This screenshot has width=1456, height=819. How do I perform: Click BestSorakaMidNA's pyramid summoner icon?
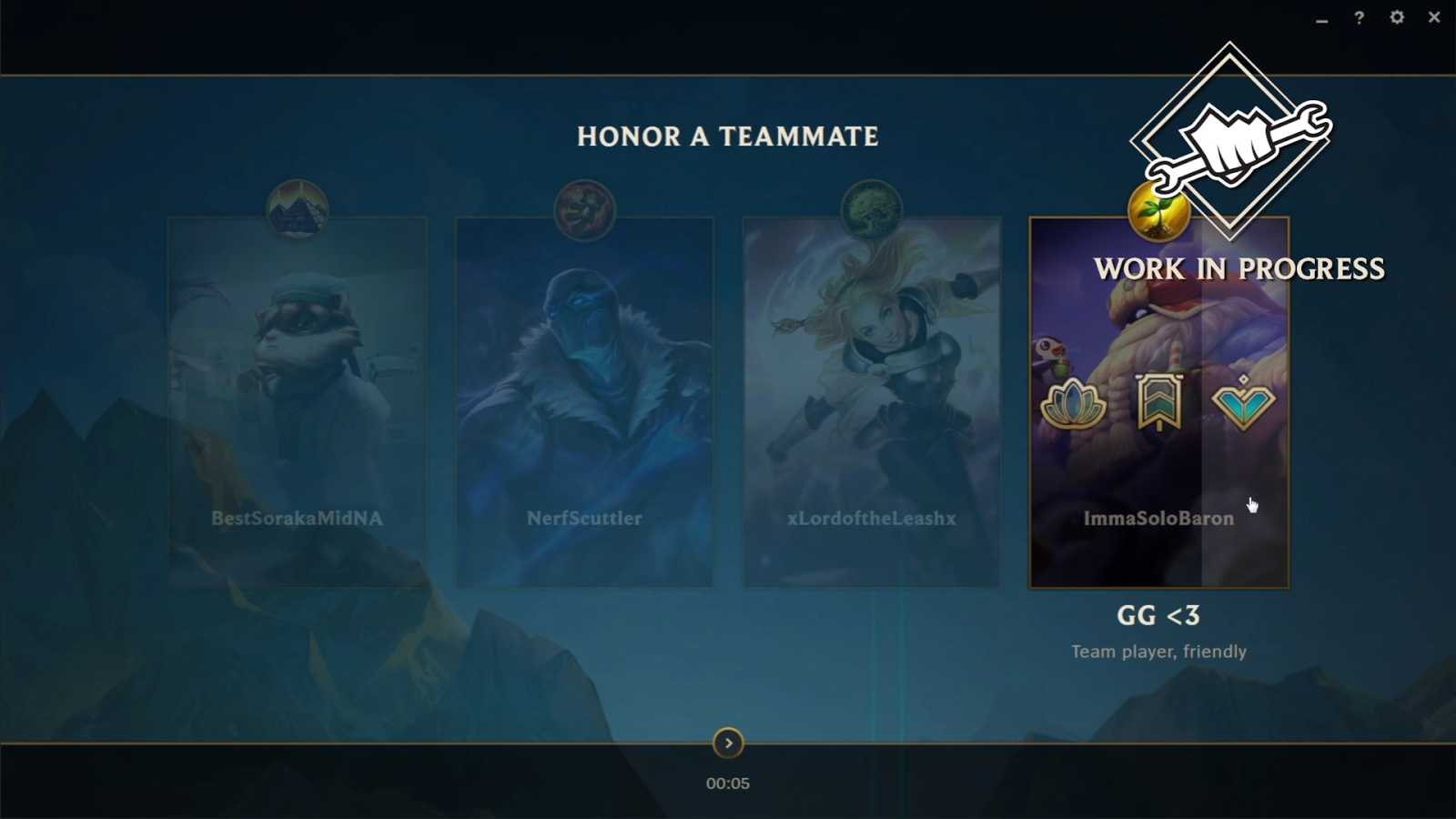pyautogui.click(x=296, y=209)
